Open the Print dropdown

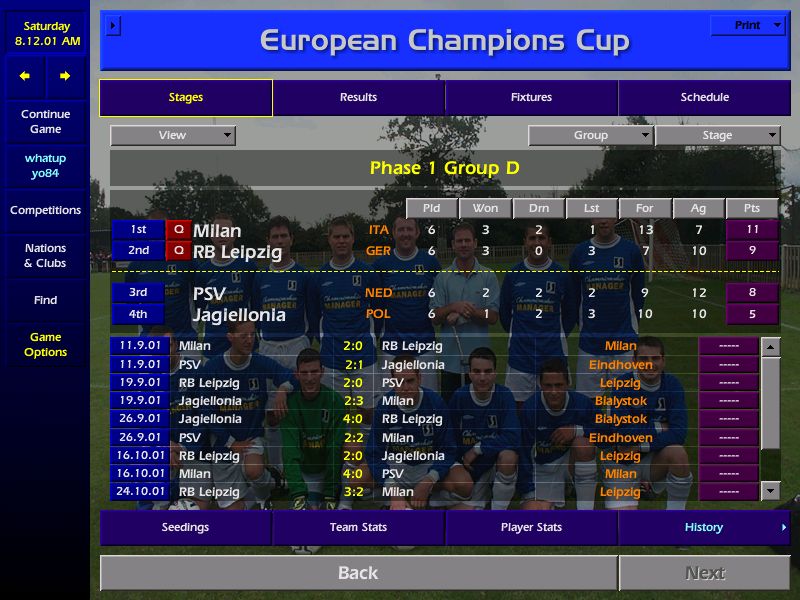[x=748, y=25]
